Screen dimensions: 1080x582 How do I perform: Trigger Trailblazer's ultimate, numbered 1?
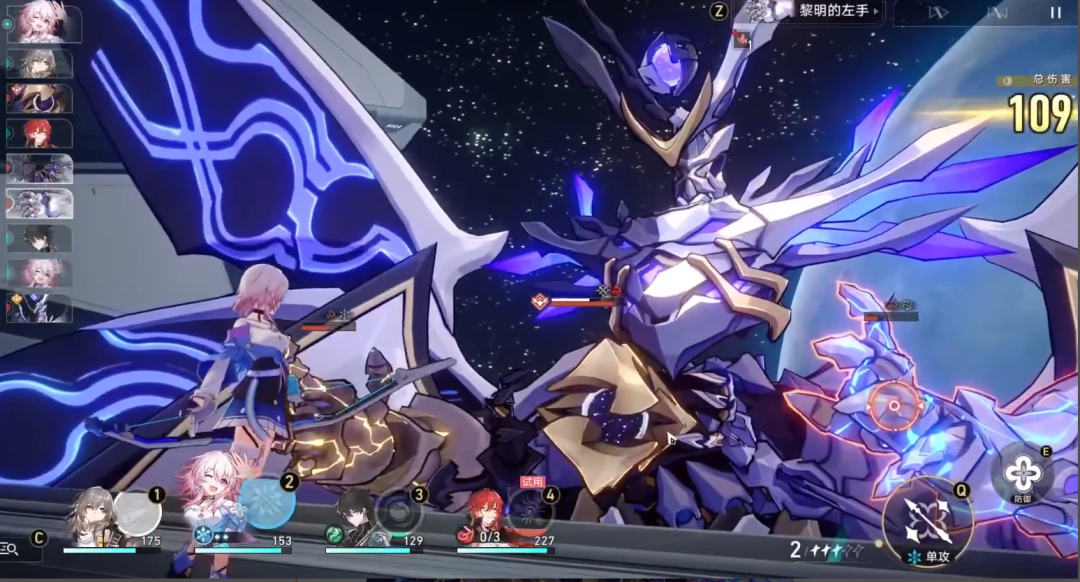[x=137, y=513]
